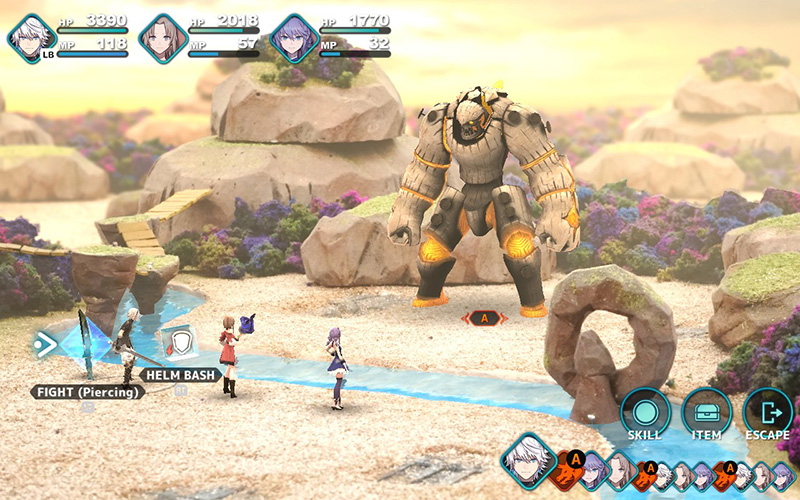Viewport: 800px width, 500px height.
Task: Choose Escape to flee the battle
Action: (767, 413)
